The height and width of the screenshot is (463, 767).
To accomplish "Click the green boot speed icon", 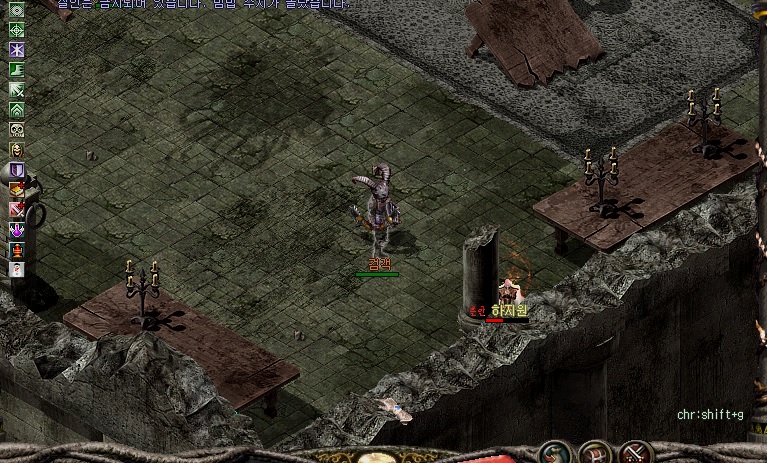I will pos(16,69).
